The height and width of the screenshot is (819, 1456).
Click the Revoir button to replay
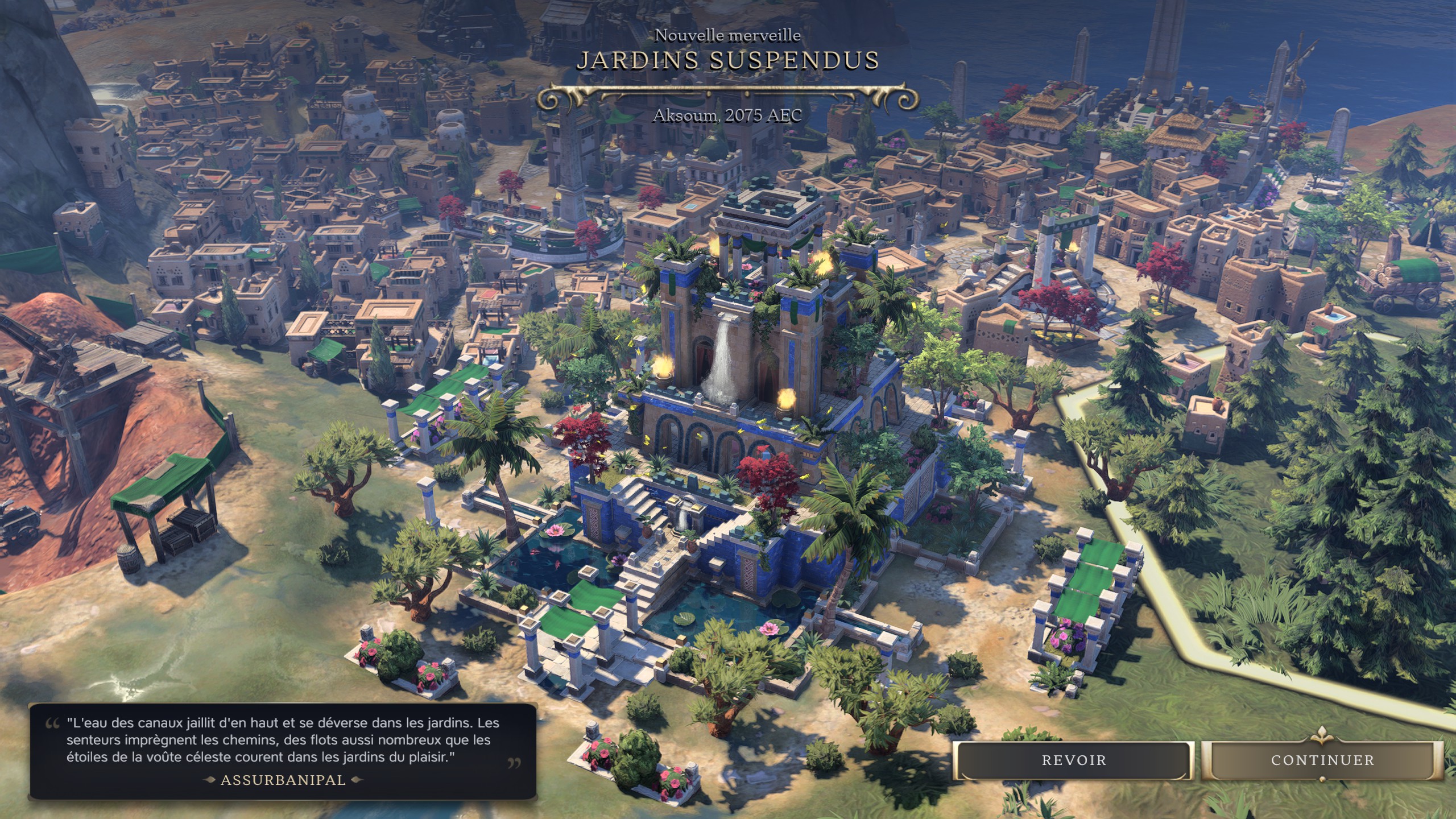pyautogui.click(x=1073, y=760)
